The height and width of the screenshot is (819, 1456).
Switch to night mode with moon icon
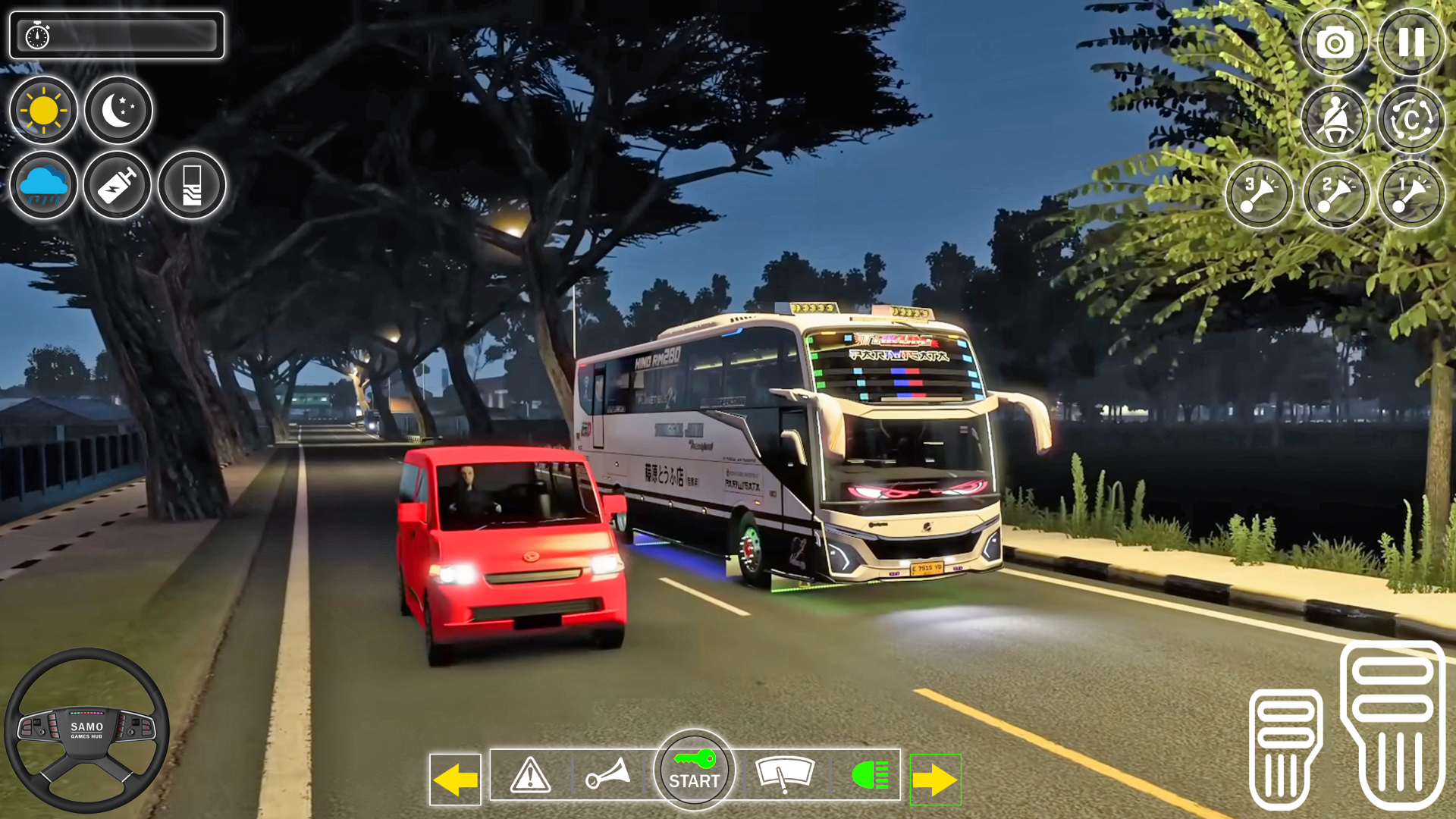pos(118,110)
